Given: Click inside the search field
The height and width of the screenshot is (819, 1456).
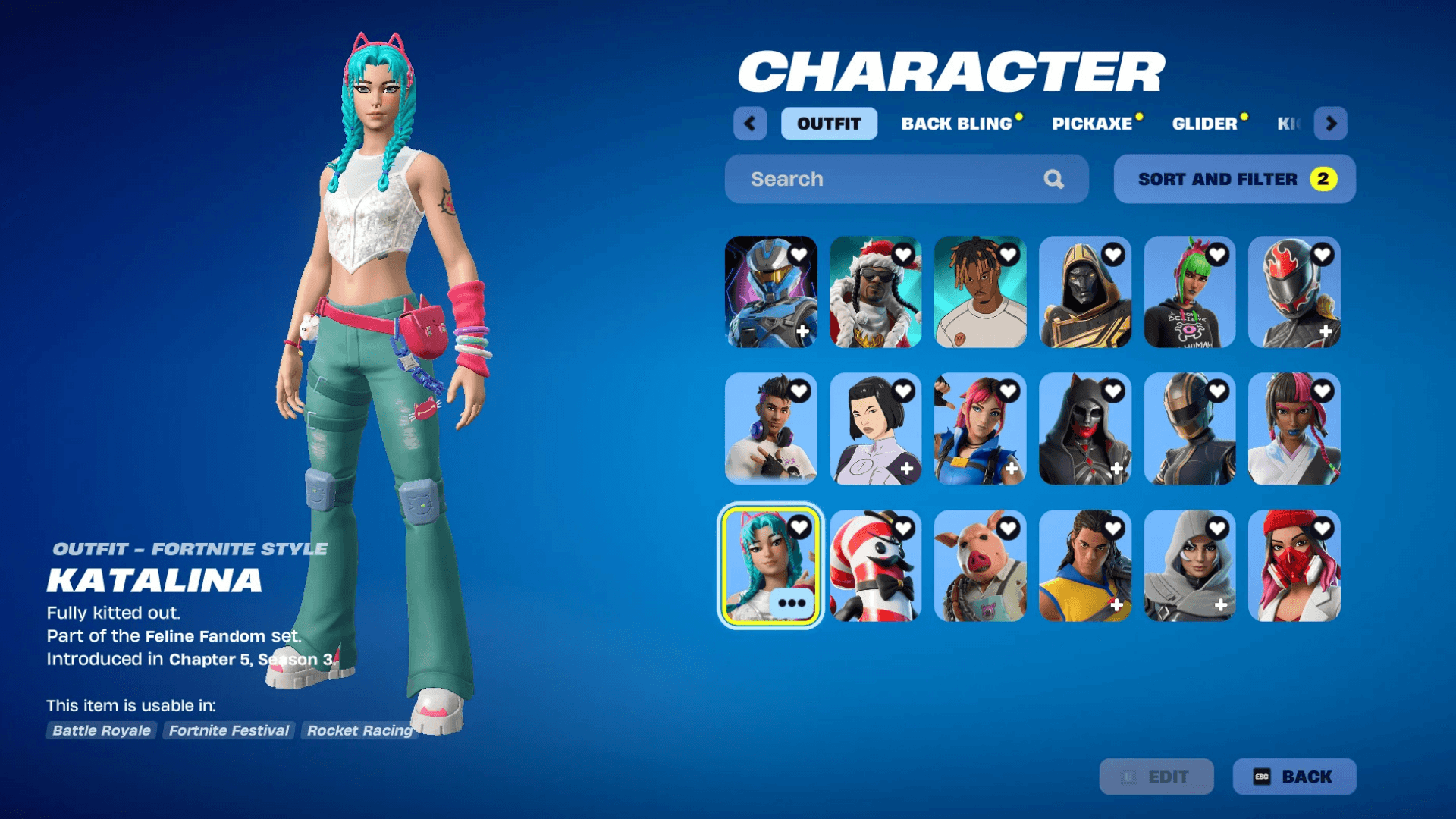Looking at the screenshot, I should pos(872,179).
